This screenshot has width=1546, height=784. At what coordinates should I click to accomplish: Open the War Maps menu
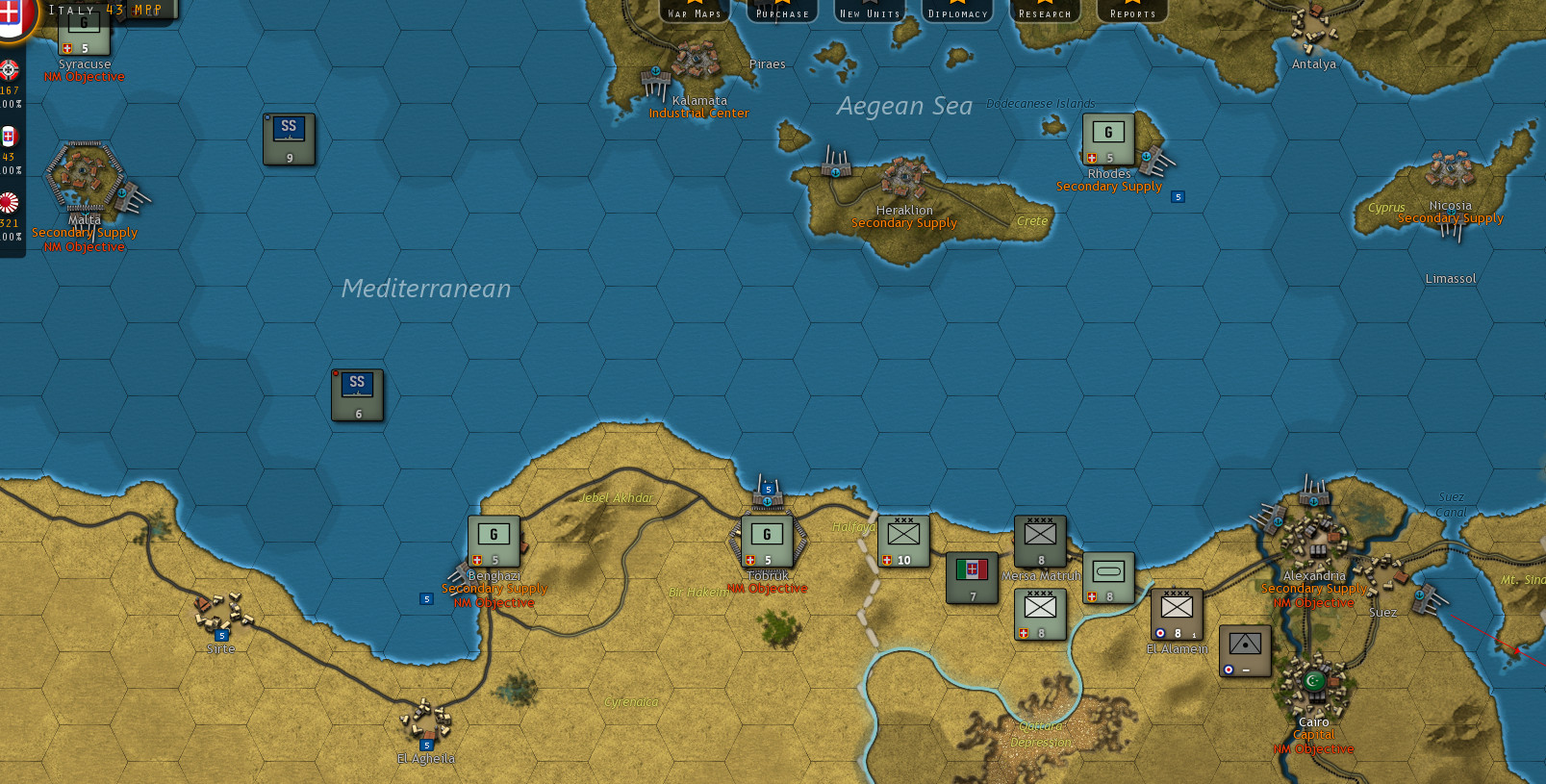pyautogui.click(x=695, y=12)
